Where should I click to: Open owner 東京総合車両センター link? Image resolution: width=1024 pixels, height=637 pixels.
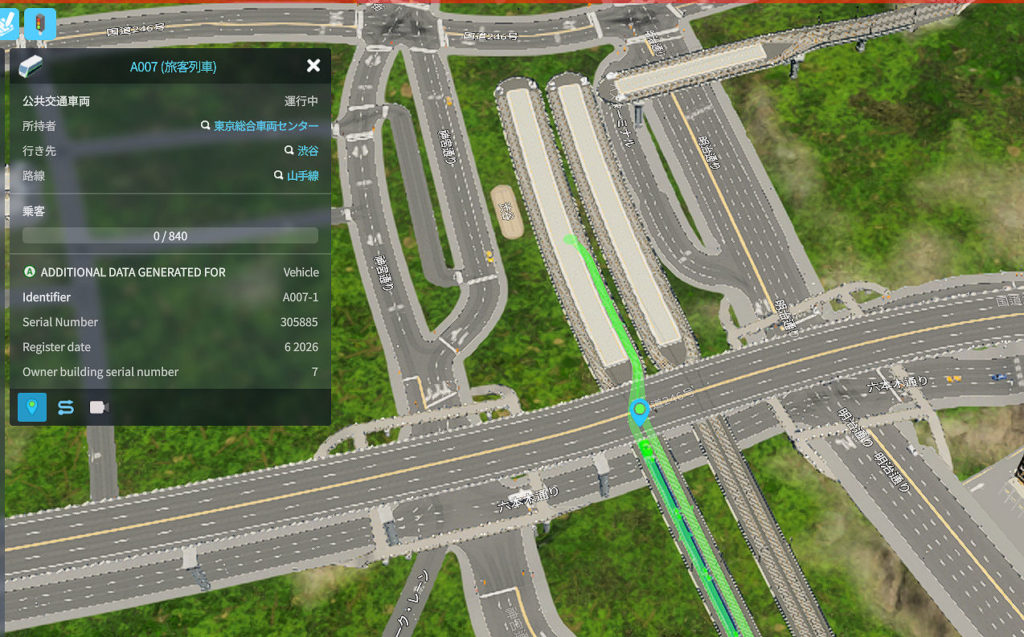[266, 126]
